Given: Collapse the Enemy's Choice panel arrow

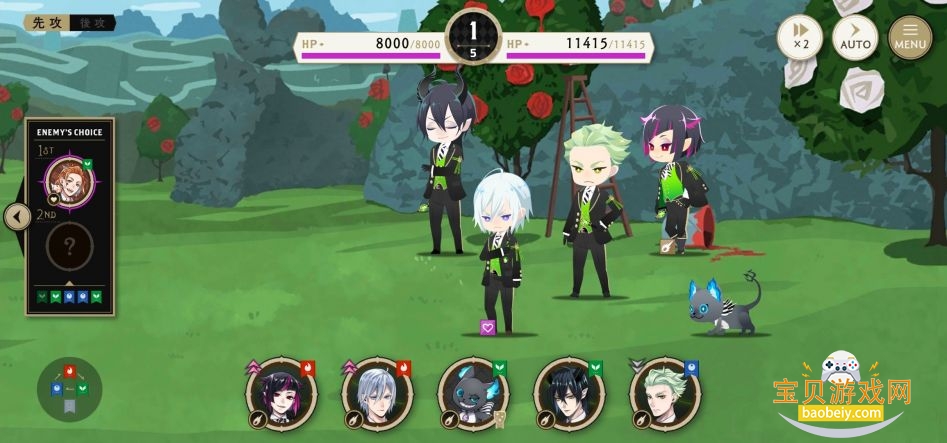Looking at the screenshot, I should (16, 216).
